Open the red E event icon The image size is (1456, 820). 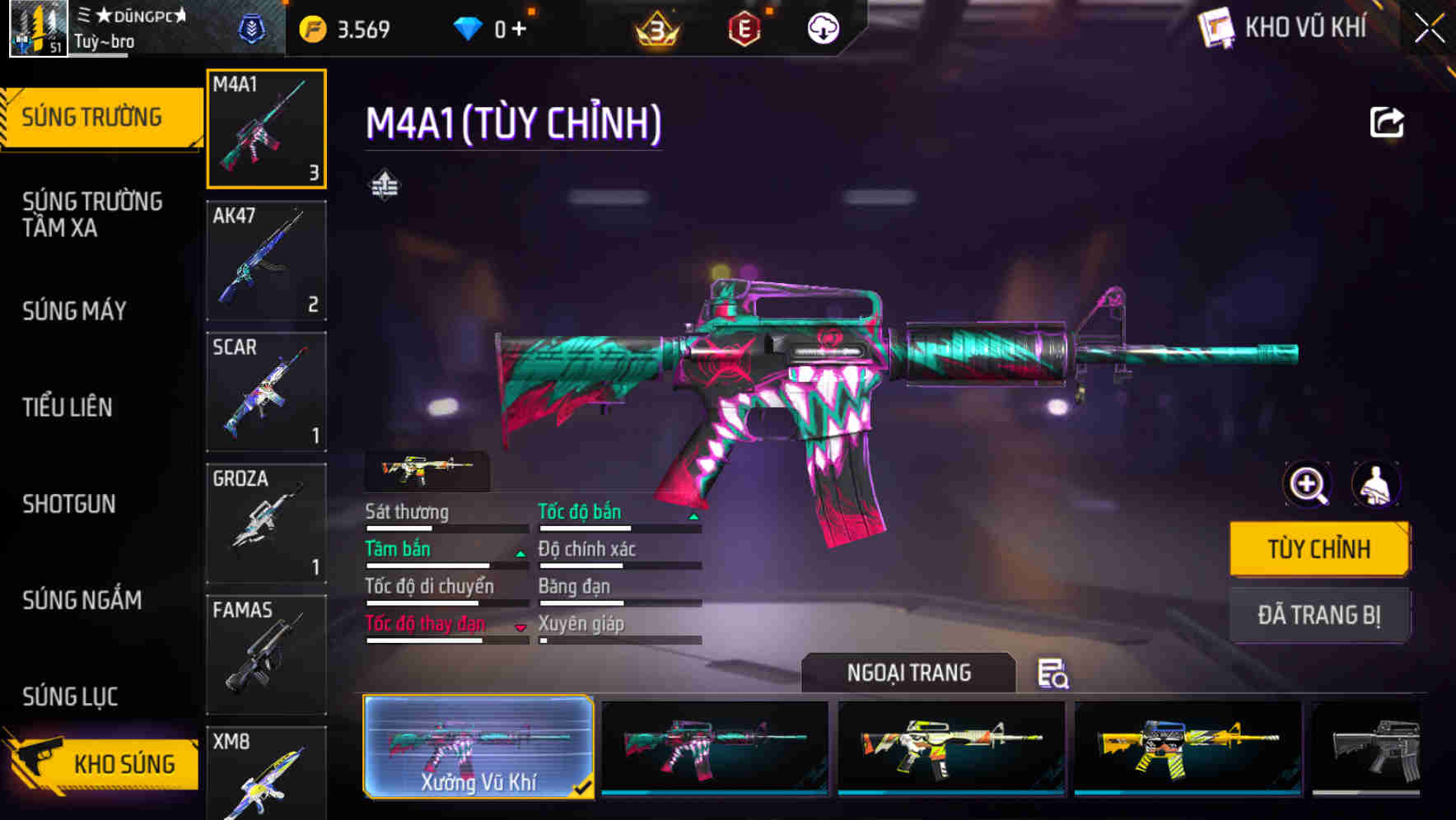pos(745,27)
